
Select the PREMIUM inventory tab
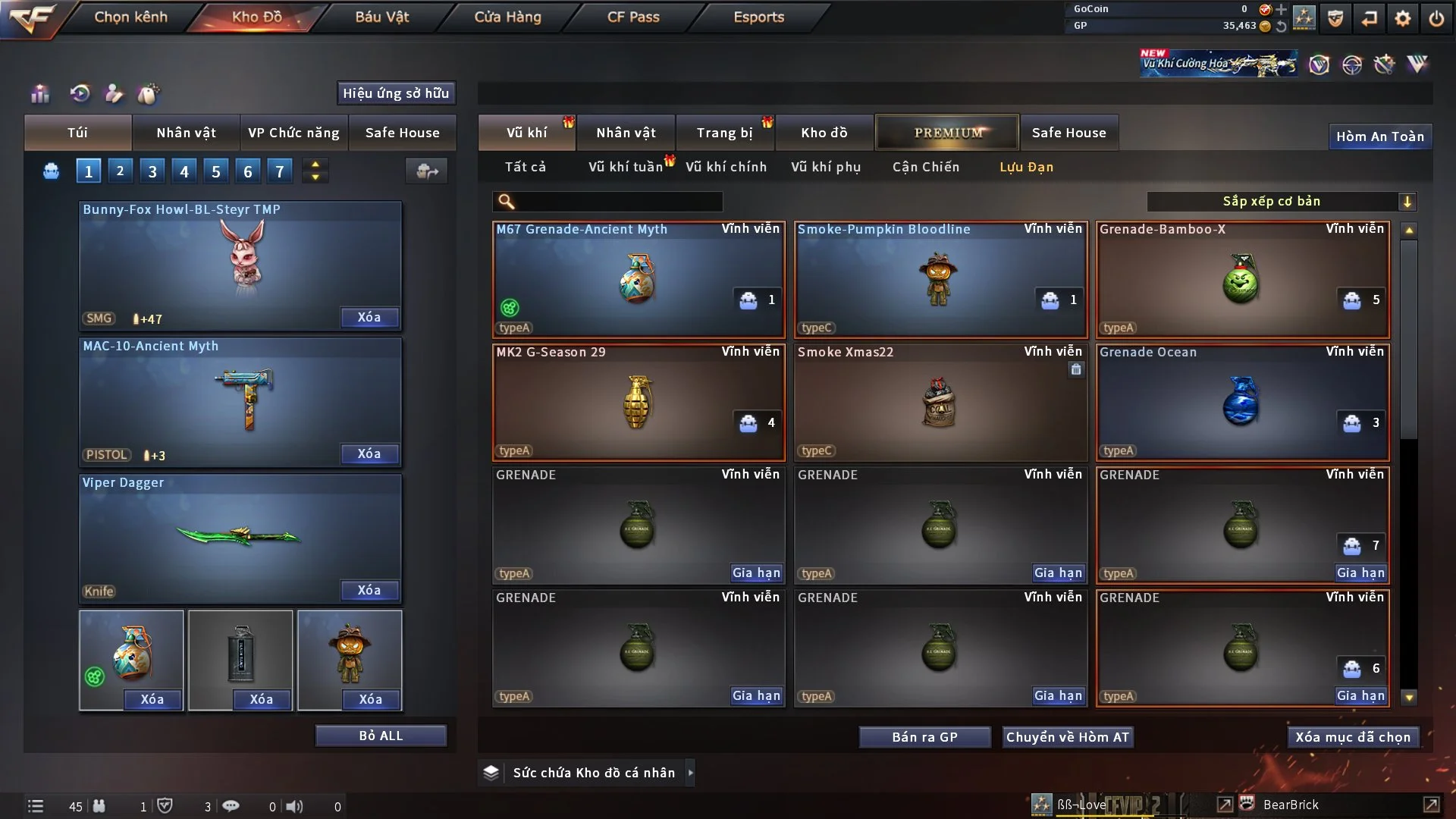click(x=947, y=133)
